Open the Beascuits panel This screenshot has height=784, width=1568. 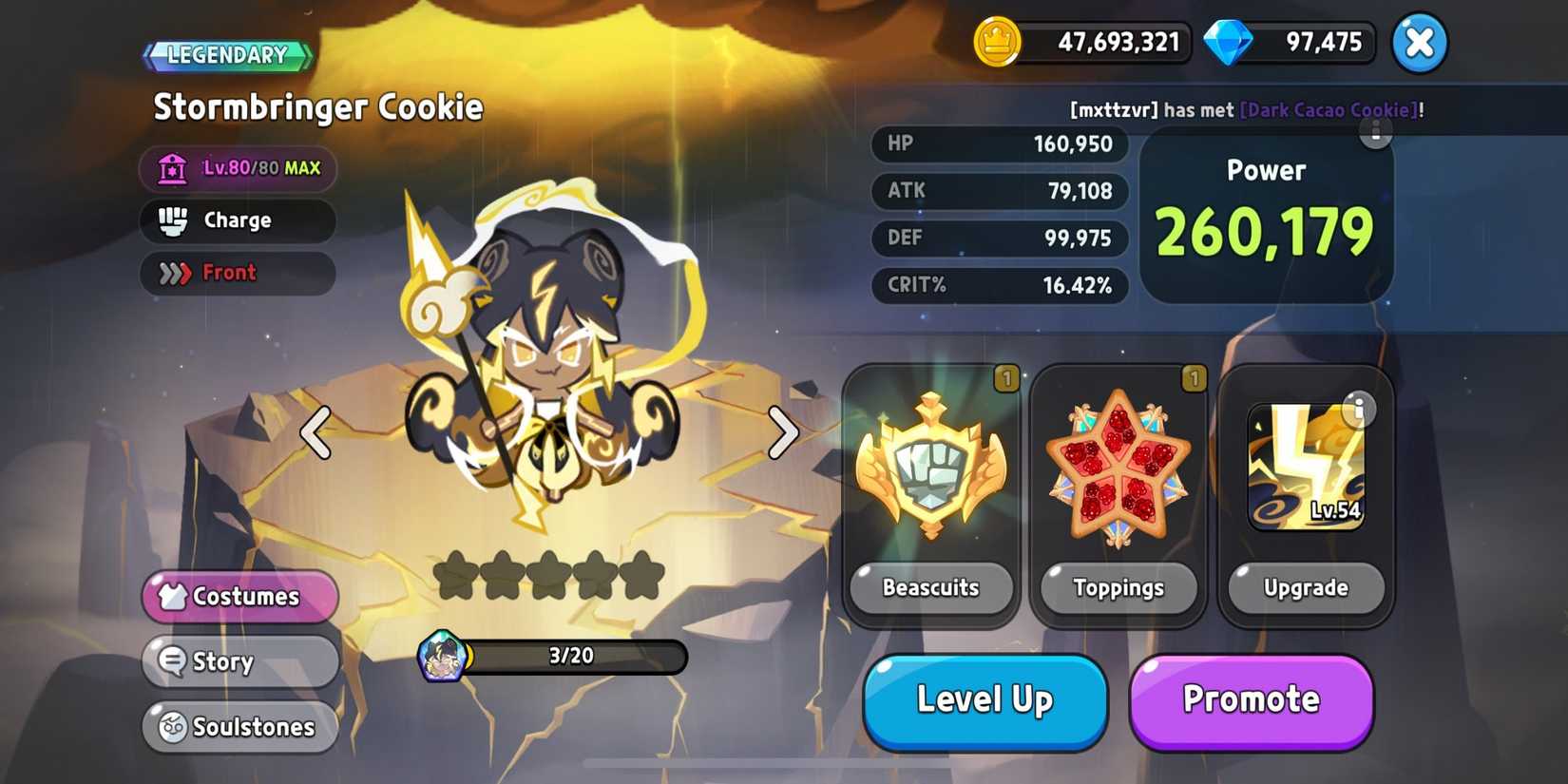point(931,466)
